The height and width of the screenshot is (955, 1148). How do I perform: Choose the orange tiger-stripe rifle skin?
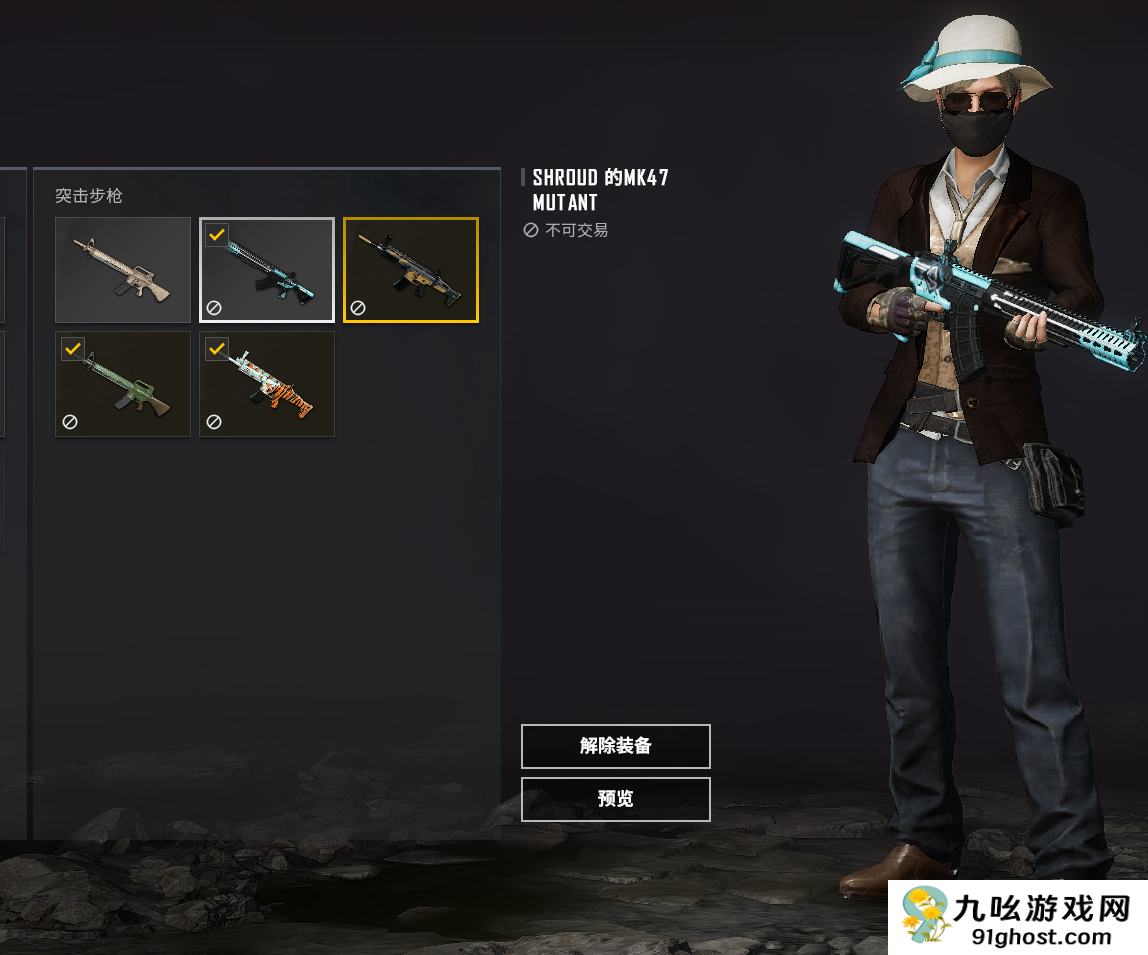coord(267,385)
